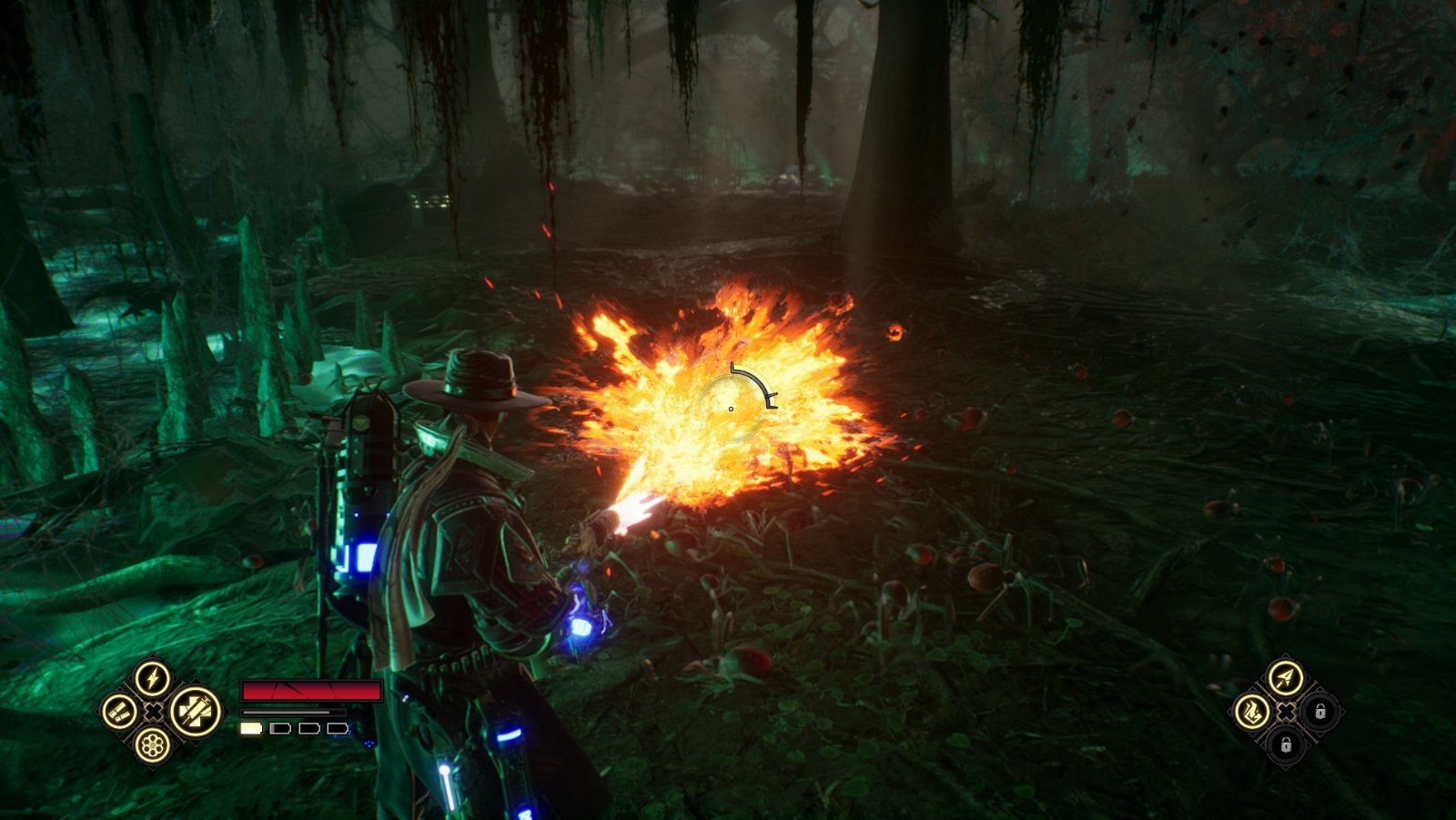Use the healing syringe item
The width and height of the screenshot is (1456, 820).
pos(196,712)
